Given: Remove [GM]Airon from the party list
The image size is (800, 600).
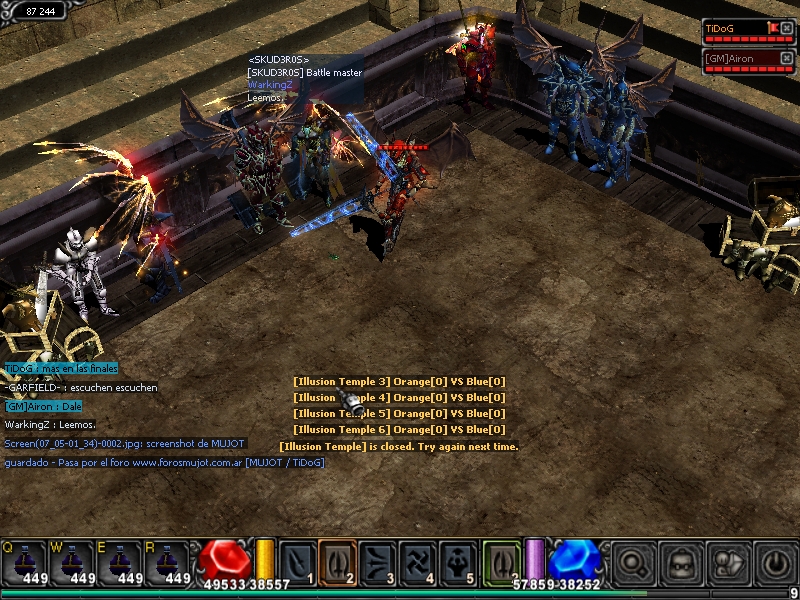Looking at the screenshot, I should [x=787, y=58].
